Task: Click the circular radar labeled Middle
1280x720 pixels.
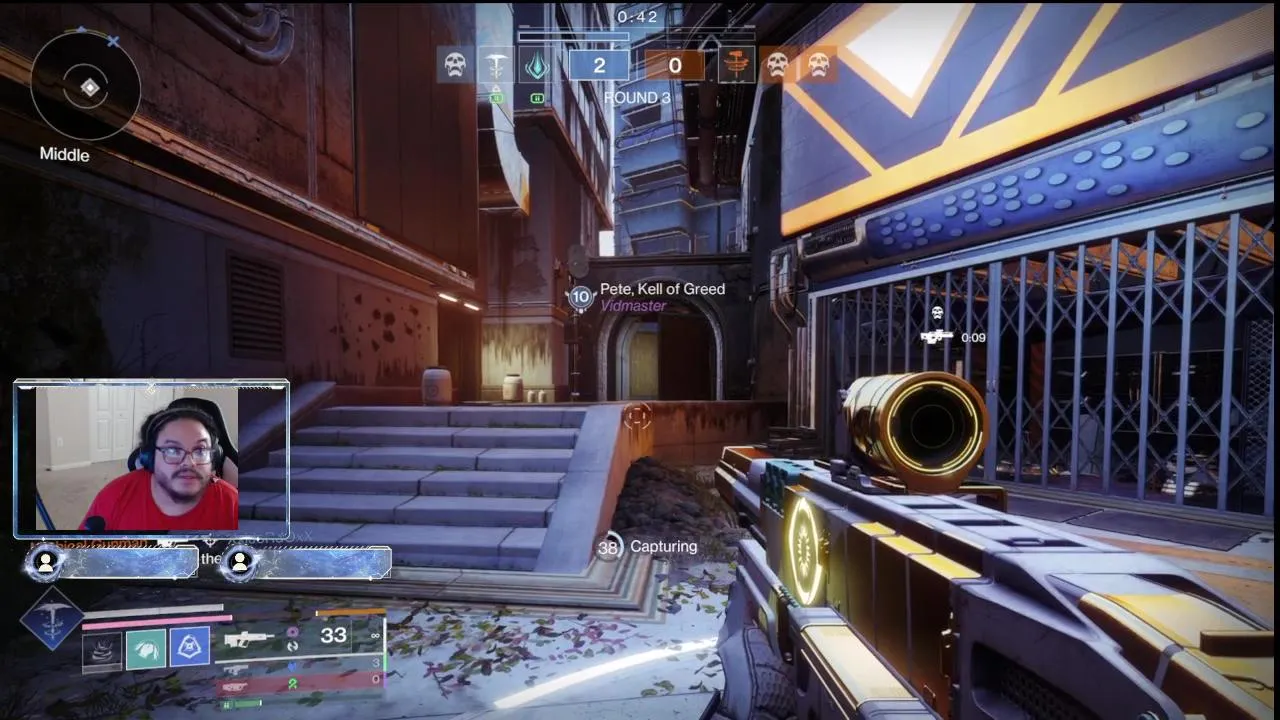Action: [86, 88]
